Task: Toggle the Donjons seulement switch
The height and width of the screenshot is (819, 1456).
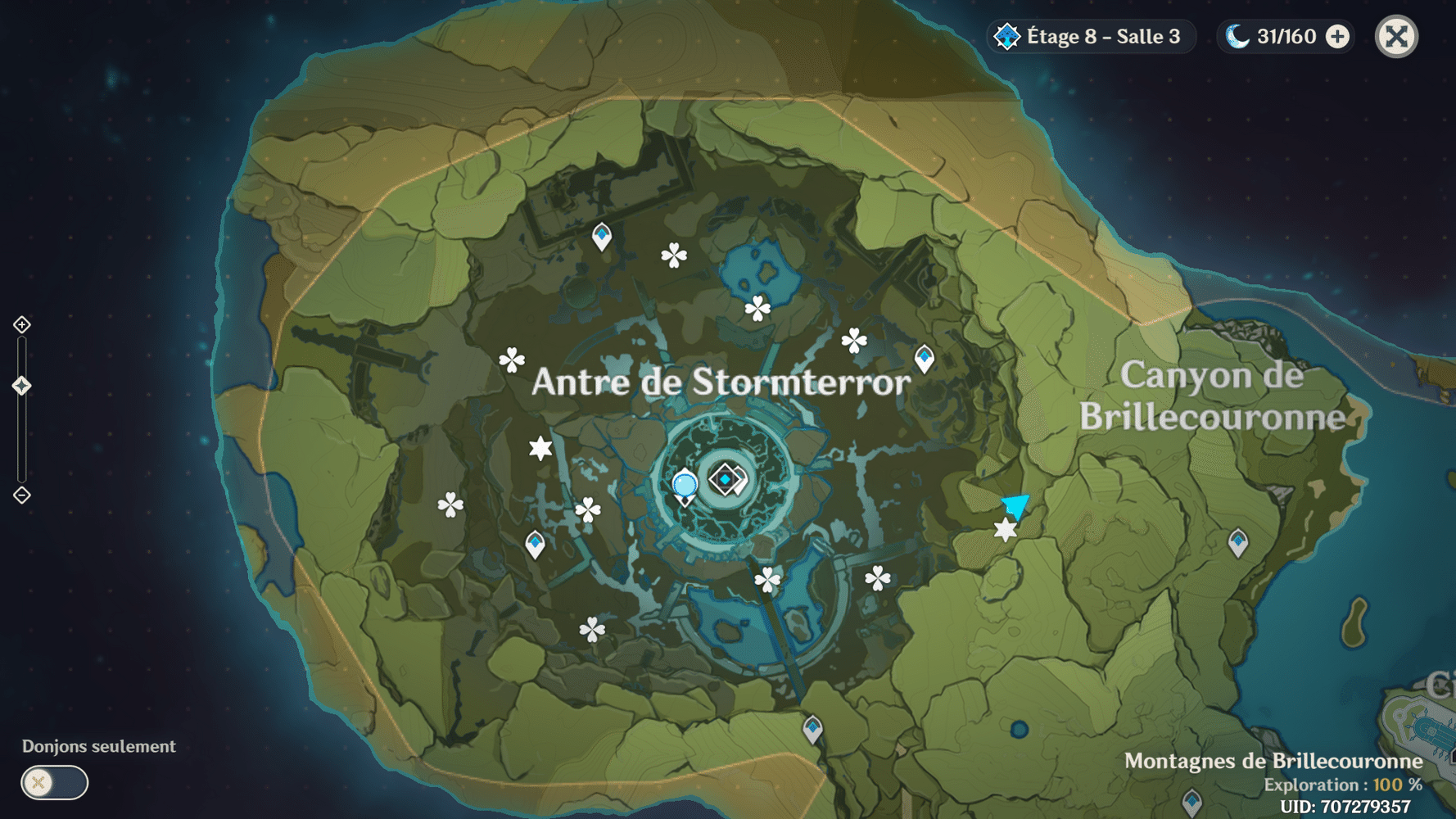Action: tap(56, 783)
